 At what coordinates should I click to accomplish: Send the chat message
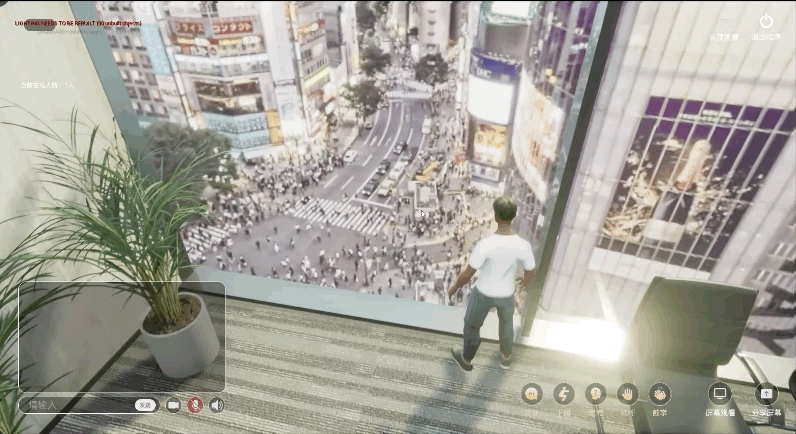click(x=146, y=405)
